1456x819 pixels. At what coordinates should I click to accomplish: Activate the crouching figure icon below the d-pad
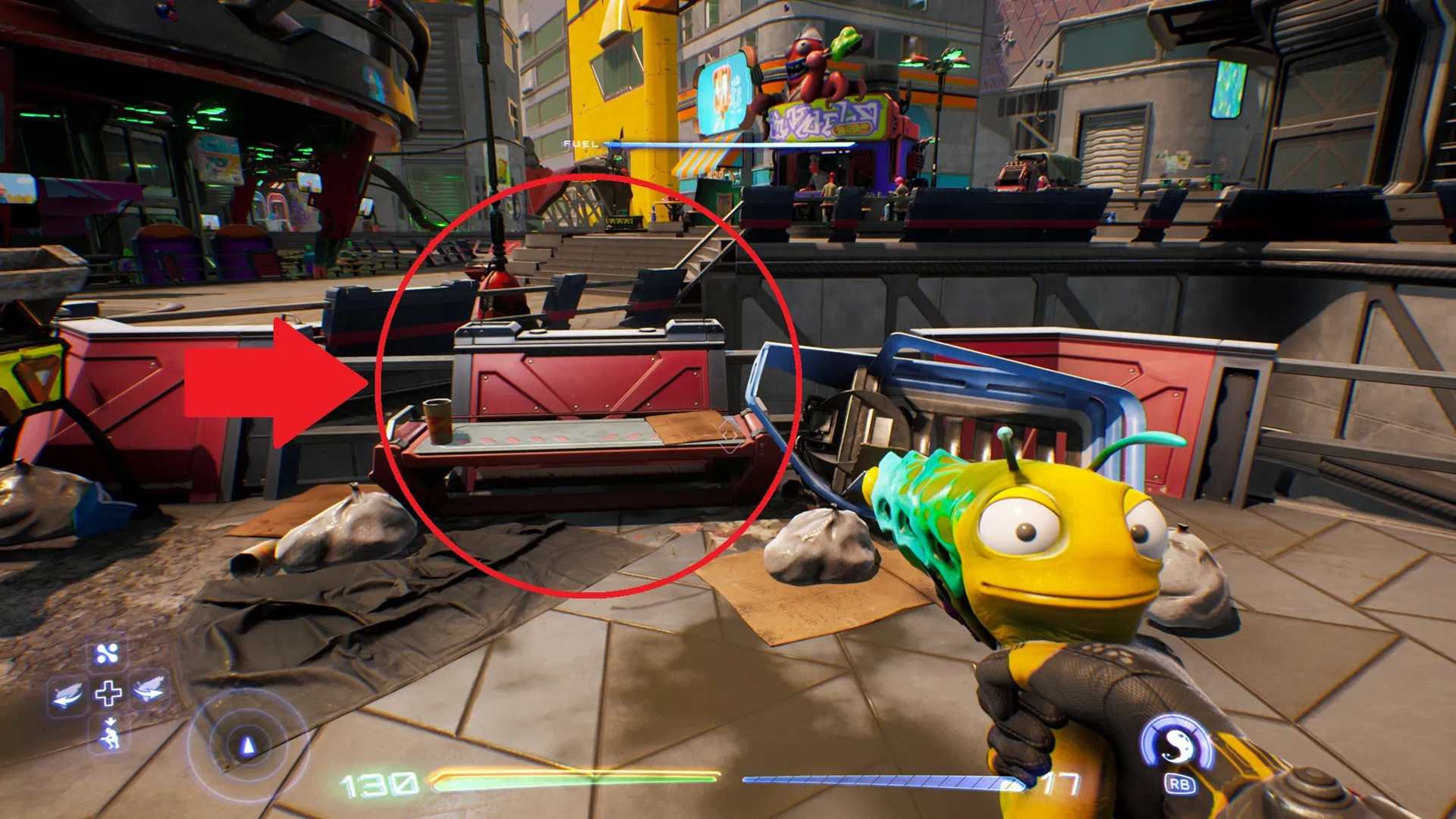coord(110,734)
